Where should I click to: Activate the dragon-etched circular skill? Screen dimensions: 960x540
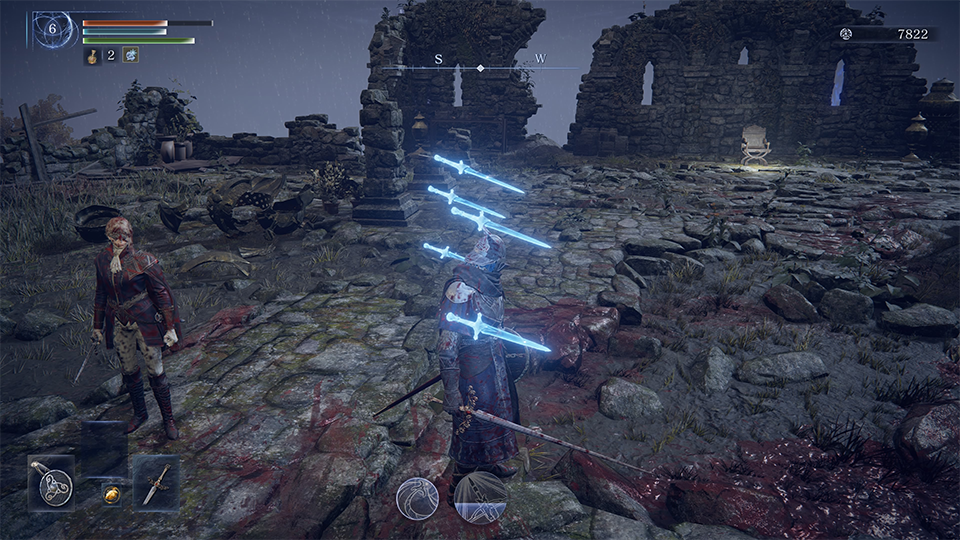[x=417, y=497]
